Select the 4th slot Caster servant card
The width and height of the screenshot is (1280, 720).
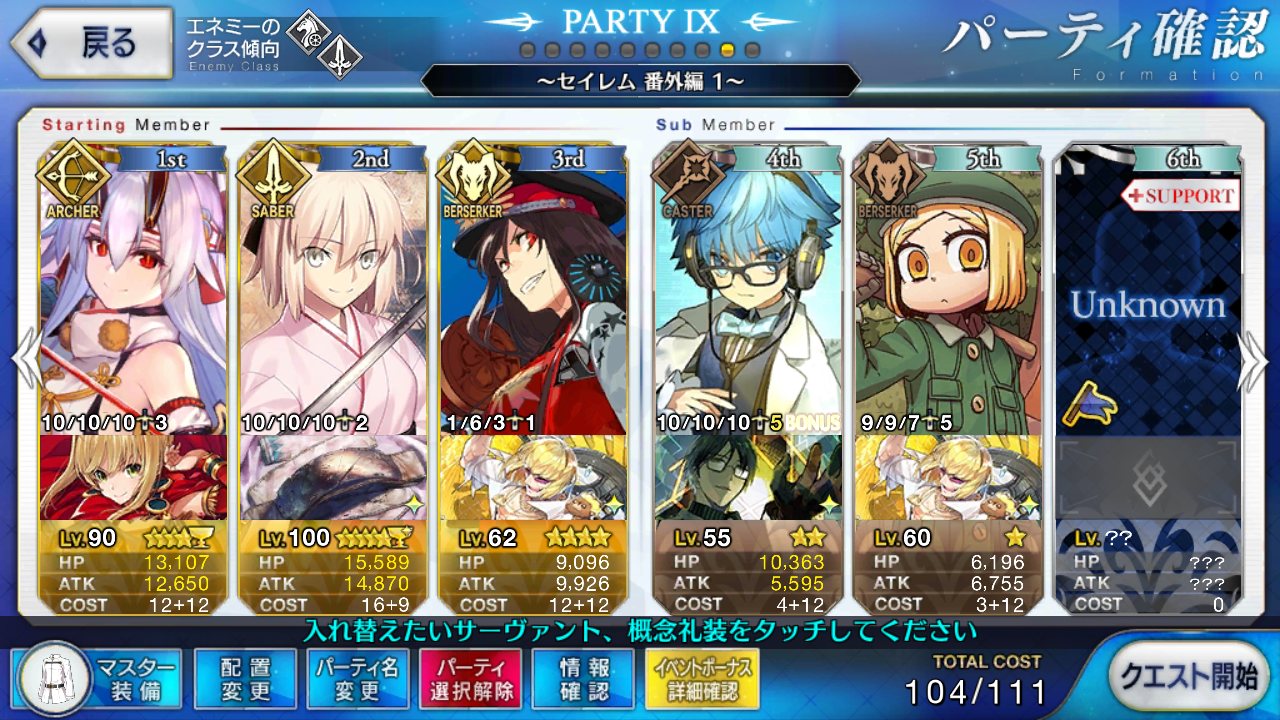tap(748, 290)
